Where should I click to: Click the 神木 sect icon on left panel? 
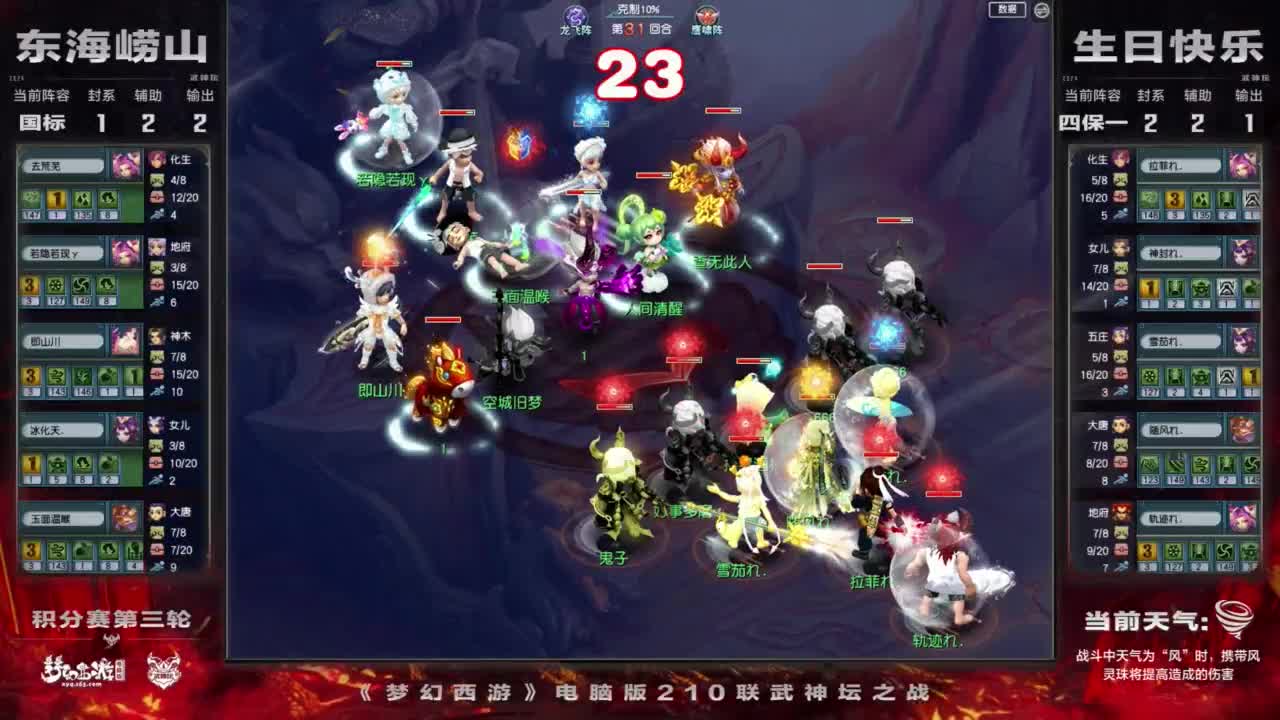point(155,337)
